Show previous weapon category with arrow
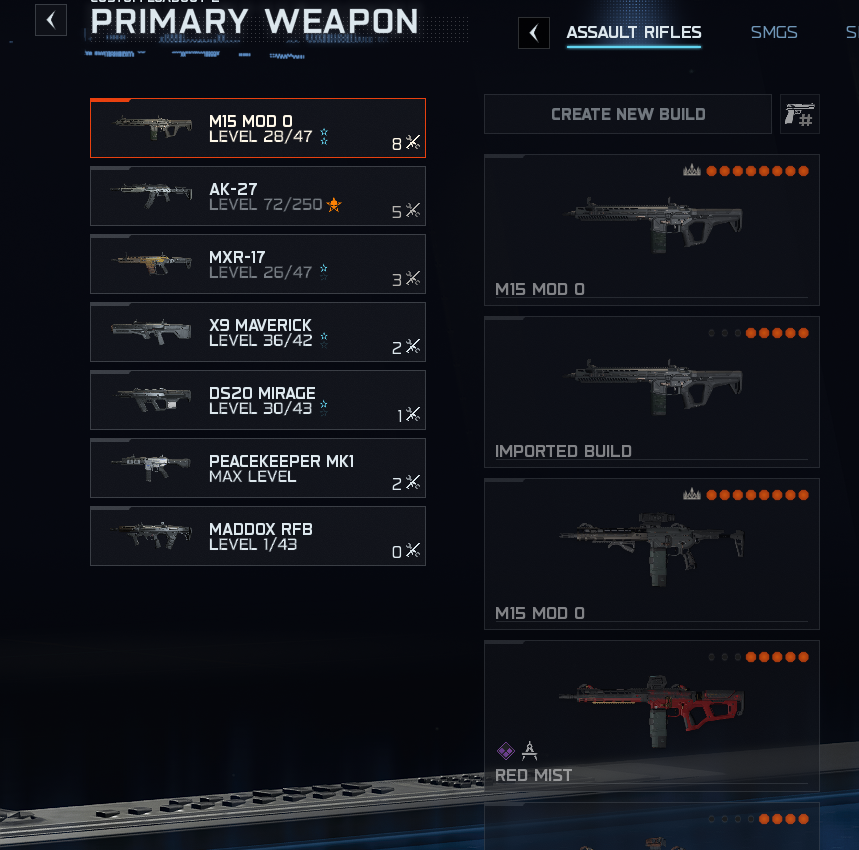 click(534, 33)
